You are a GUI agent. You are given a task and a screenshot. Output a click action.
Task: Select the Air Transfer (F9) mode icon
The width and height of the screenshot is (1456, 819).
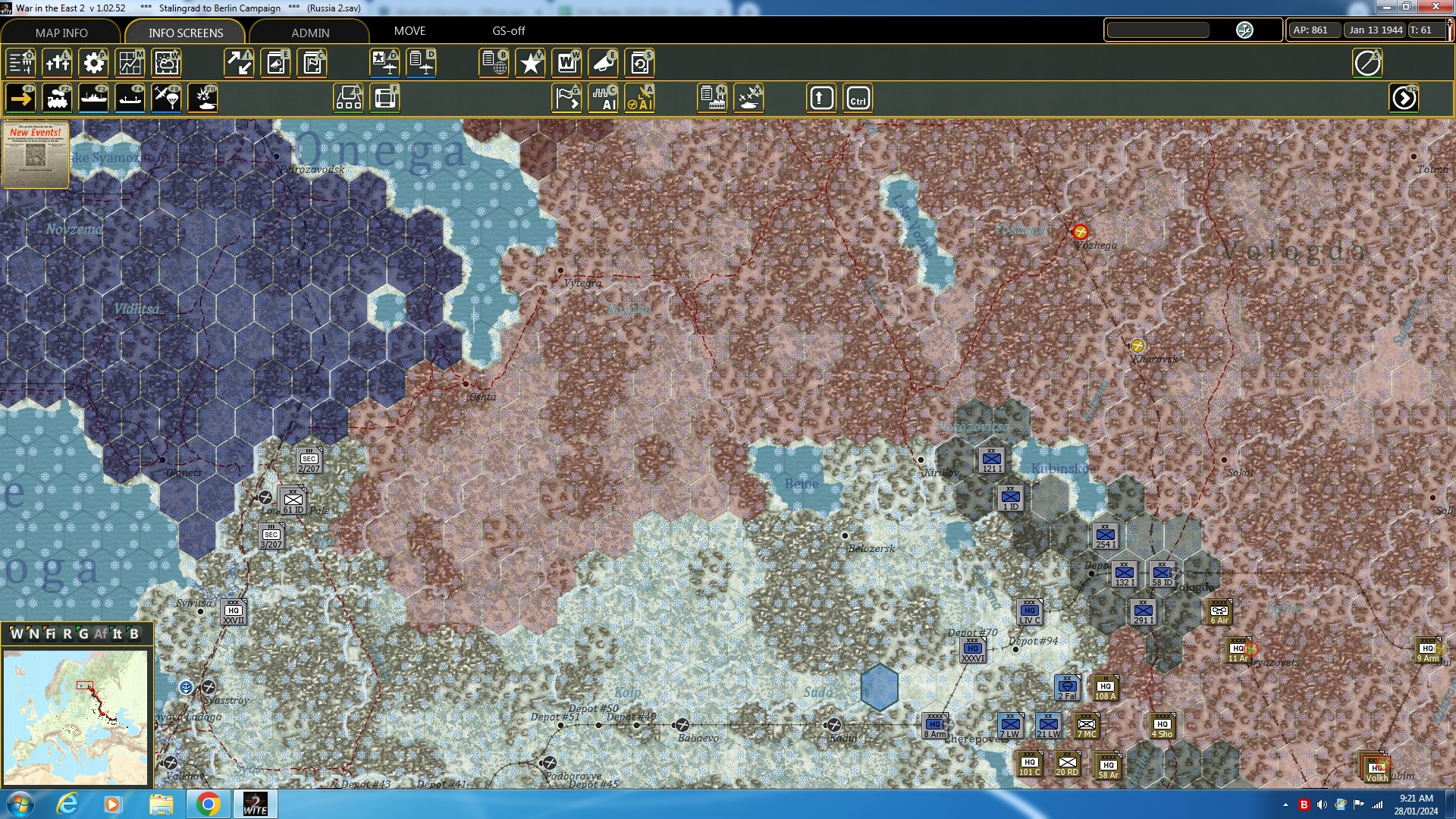pos(166,98)
